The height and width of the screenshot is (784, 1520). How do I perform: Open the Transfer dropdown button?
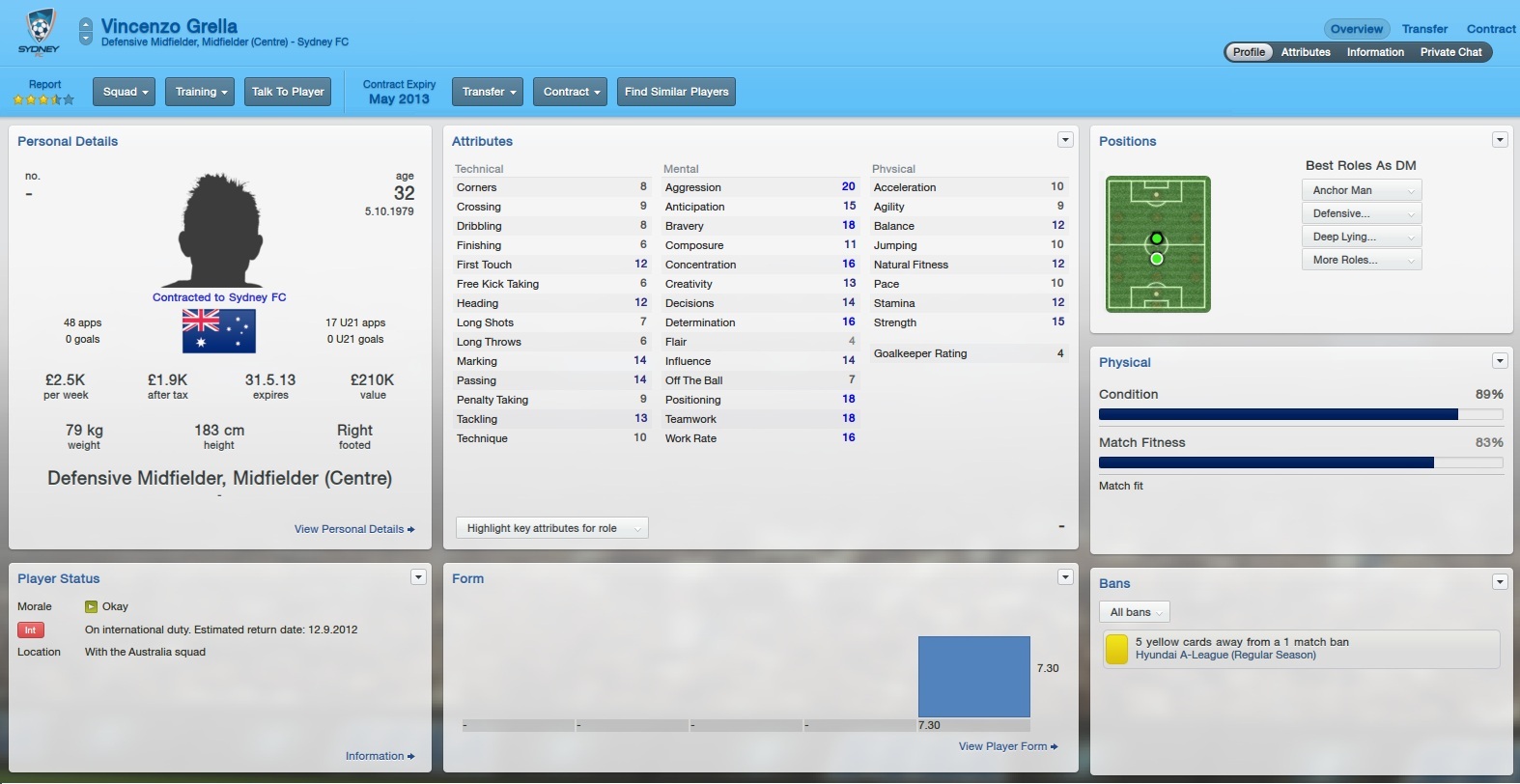pyautogui.click(x=488, y=92)
